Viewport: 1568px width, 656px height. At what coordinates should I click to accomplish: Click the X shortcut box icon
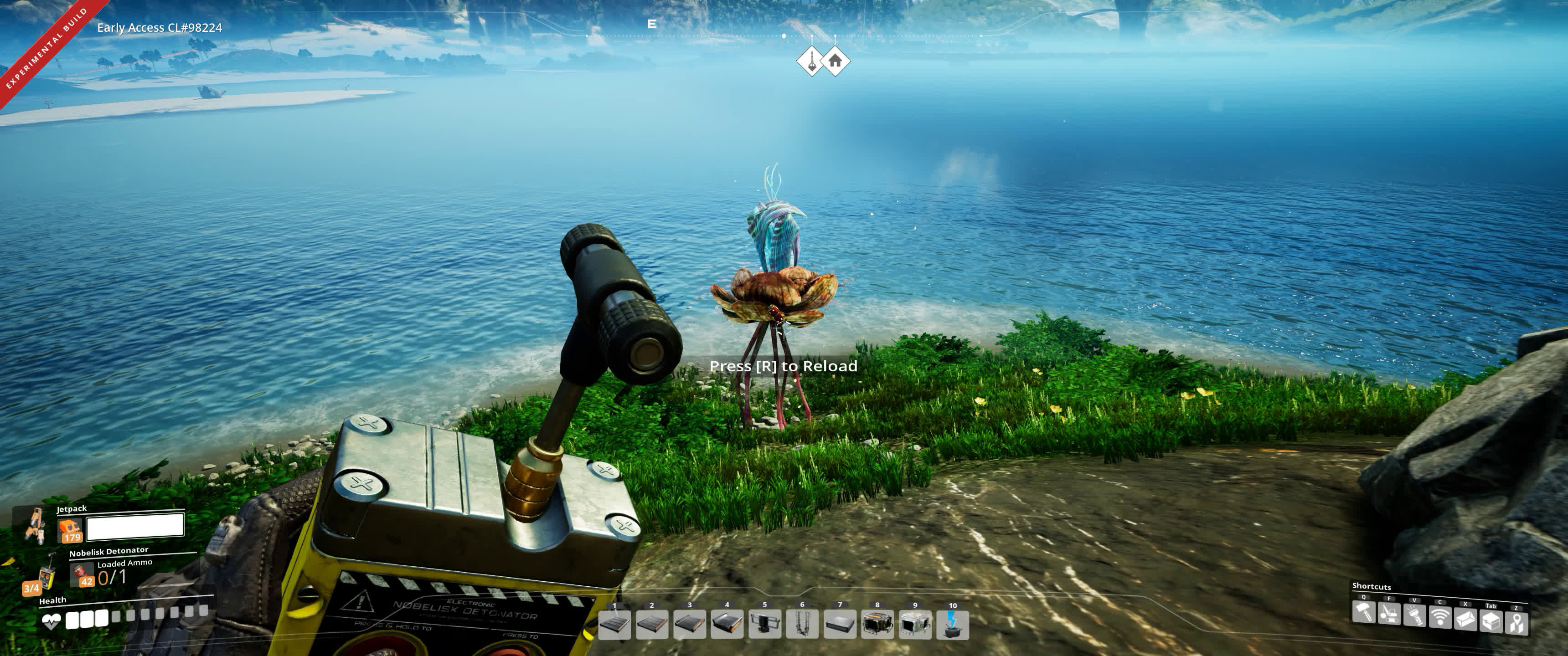tap(1466, 619)
